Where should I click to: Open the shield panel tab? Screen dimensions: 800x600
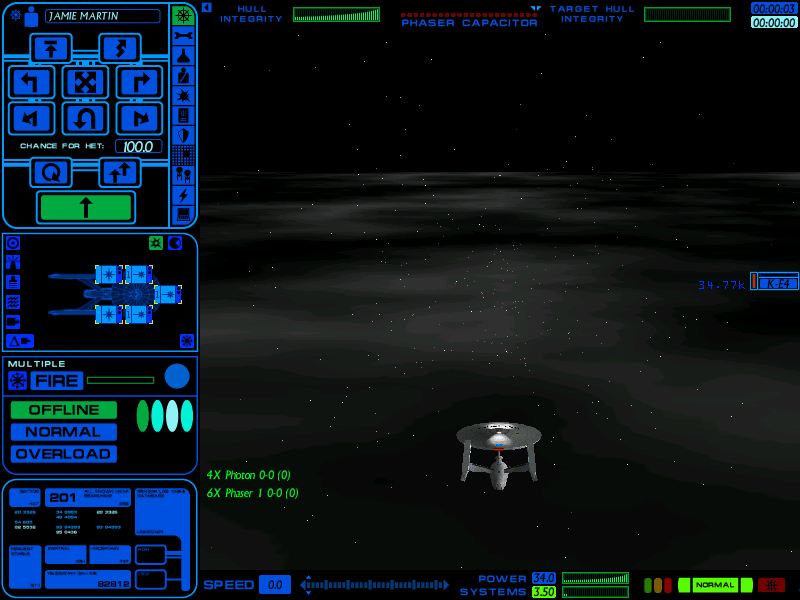(183, 135)
